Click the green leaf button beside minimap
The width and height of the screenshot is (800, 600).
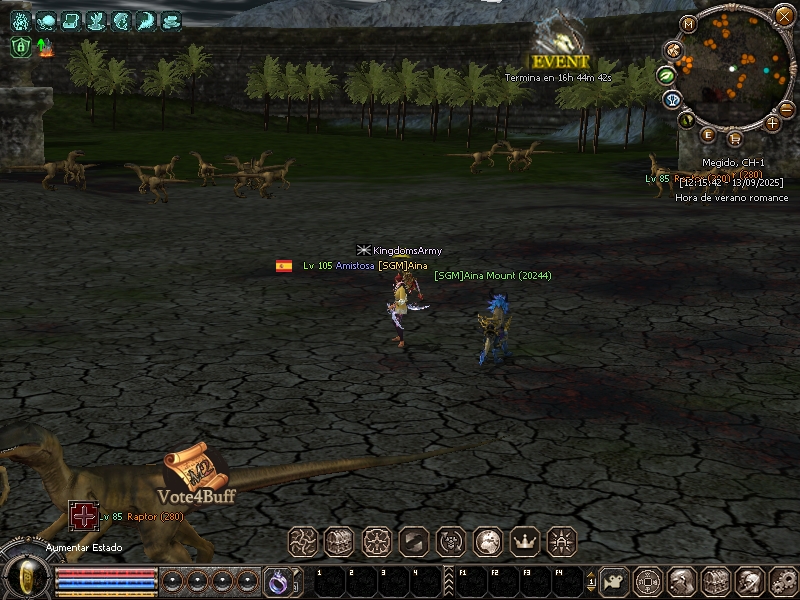[x=666, y=75]
